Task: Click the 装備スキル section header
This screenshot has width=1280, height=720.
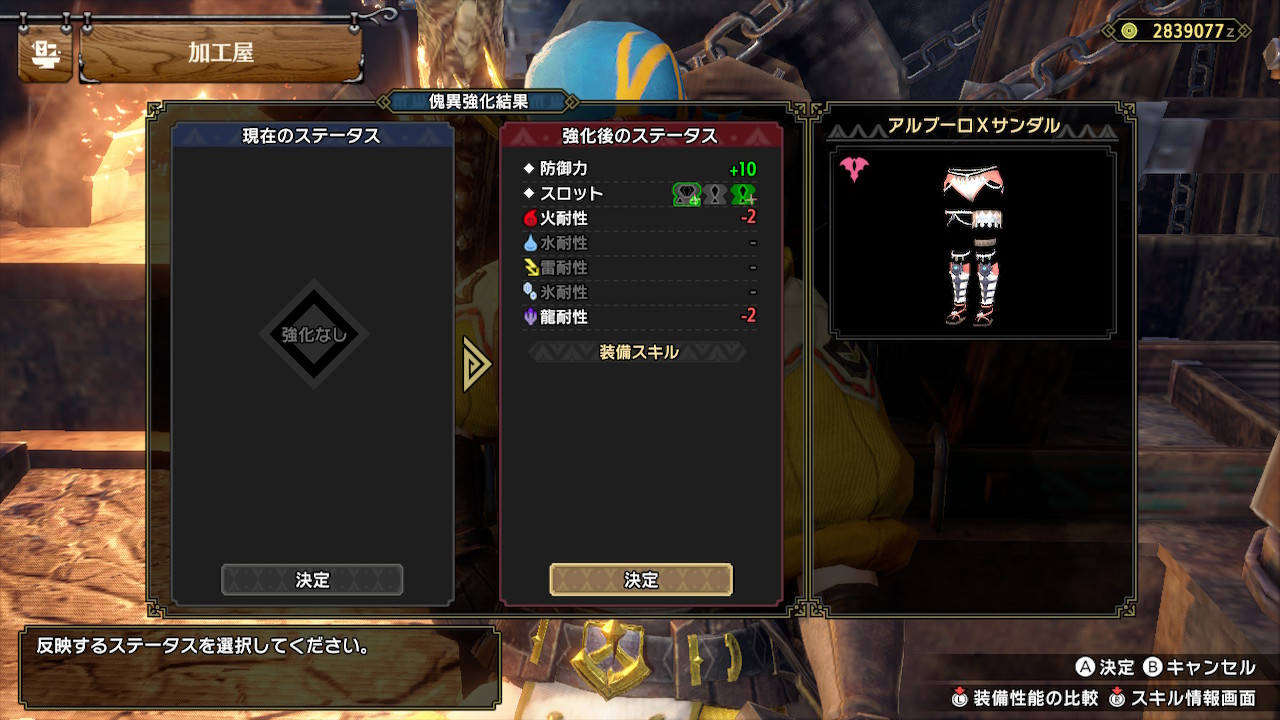Action: click(x=639, y=352)
